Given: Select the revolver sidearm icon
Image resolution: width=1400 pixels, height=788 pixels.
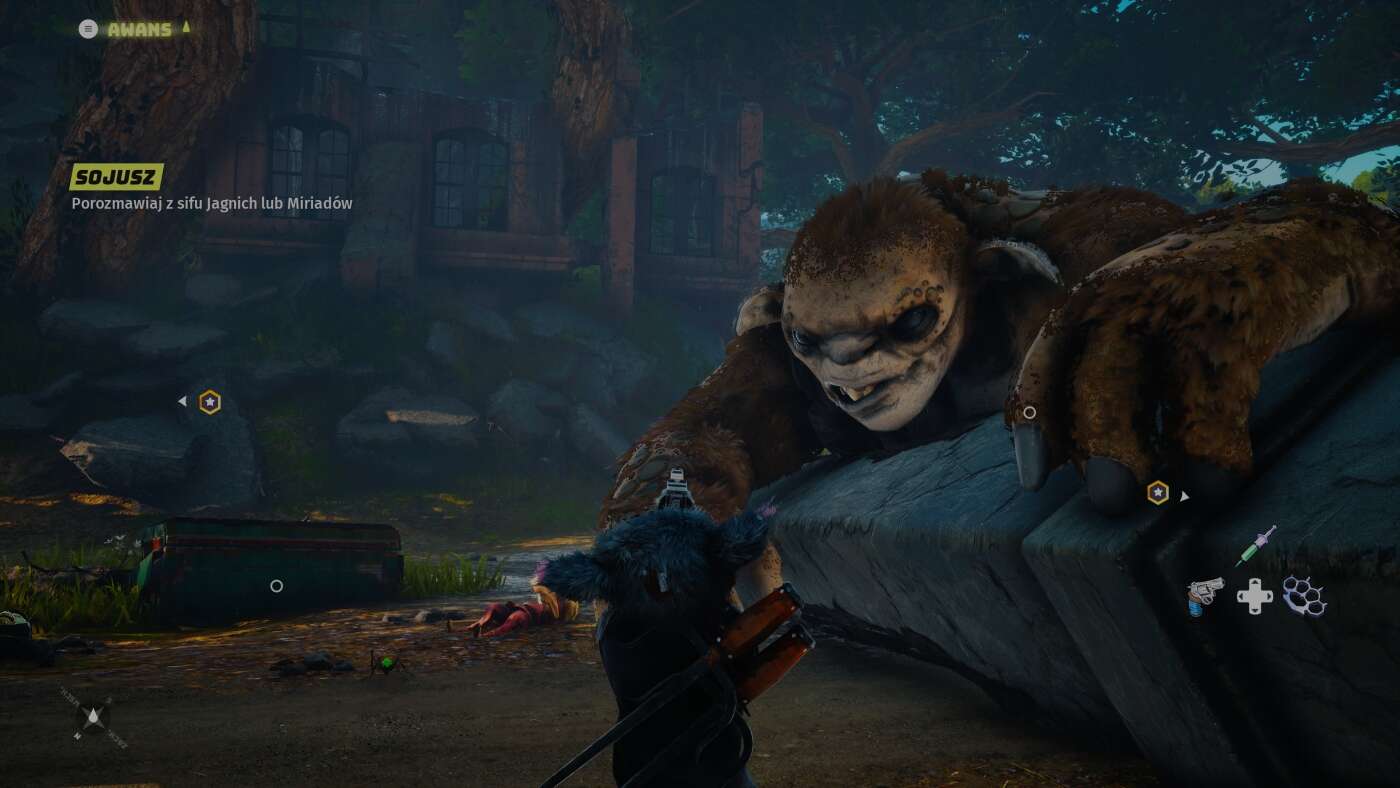Looking at the screenshot, I should [x=1206, y=594].
